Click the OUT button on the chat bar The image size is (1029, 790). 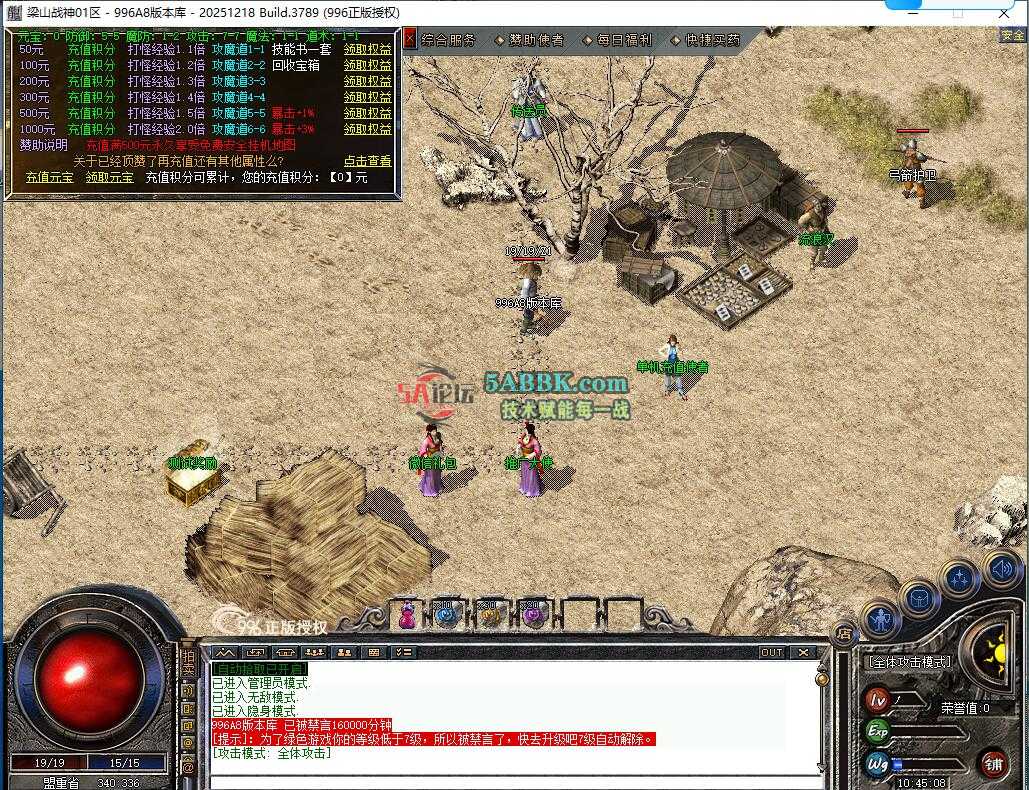coord(772,652)
